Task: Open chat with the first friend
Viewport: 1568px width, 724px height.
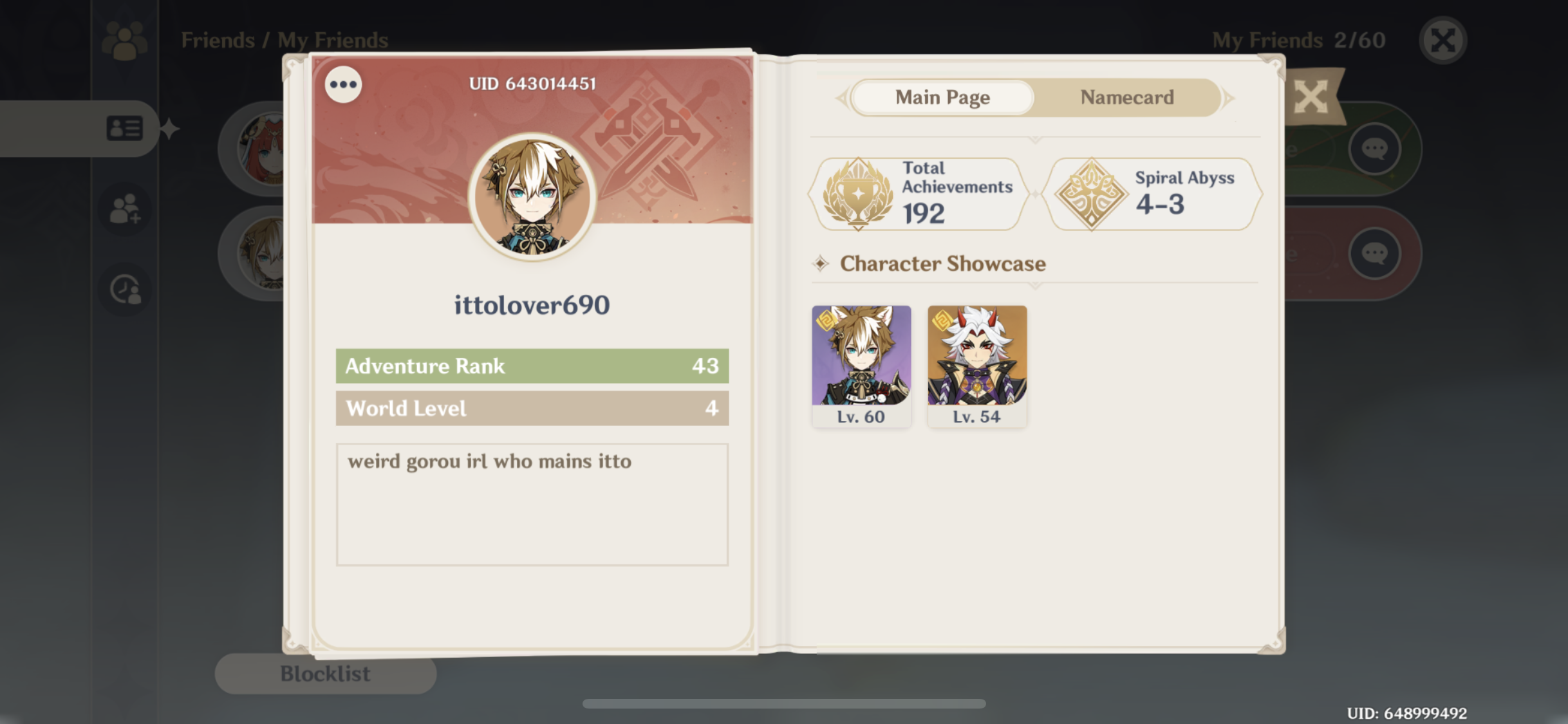Action: click(x=1373, y=149)
